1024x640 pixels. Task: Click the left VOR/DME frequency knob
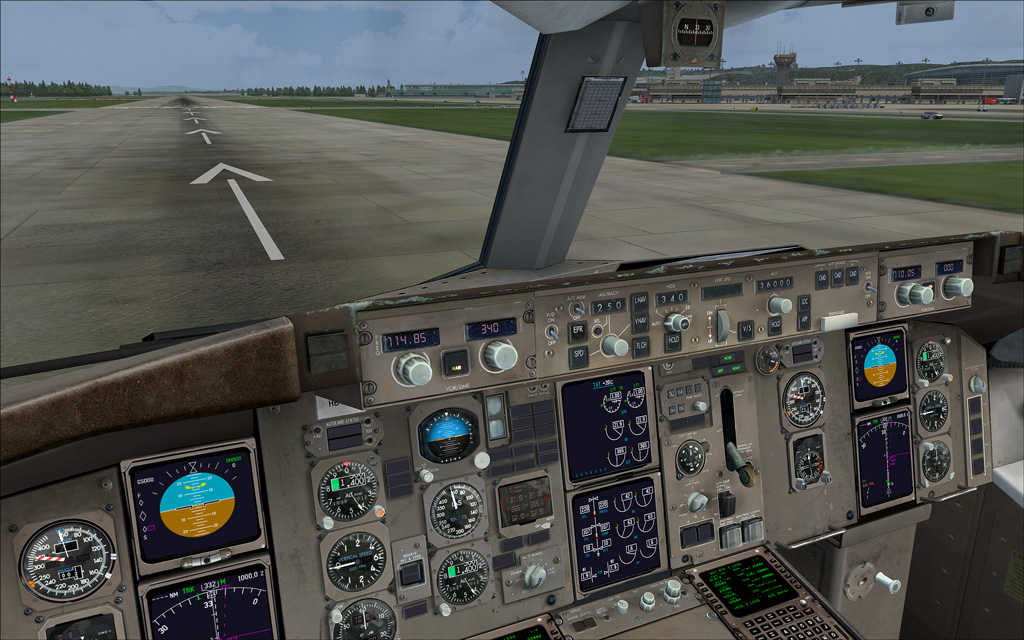[x=413, y=370]
